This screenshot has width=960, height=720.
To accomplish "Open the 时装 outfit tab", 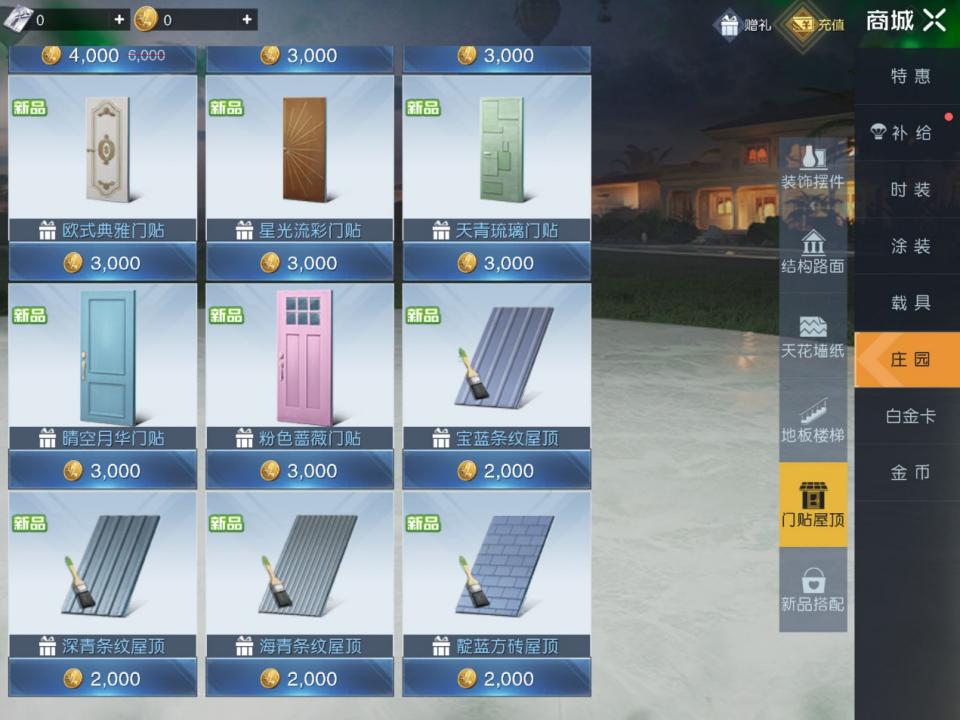I will 909,189.
